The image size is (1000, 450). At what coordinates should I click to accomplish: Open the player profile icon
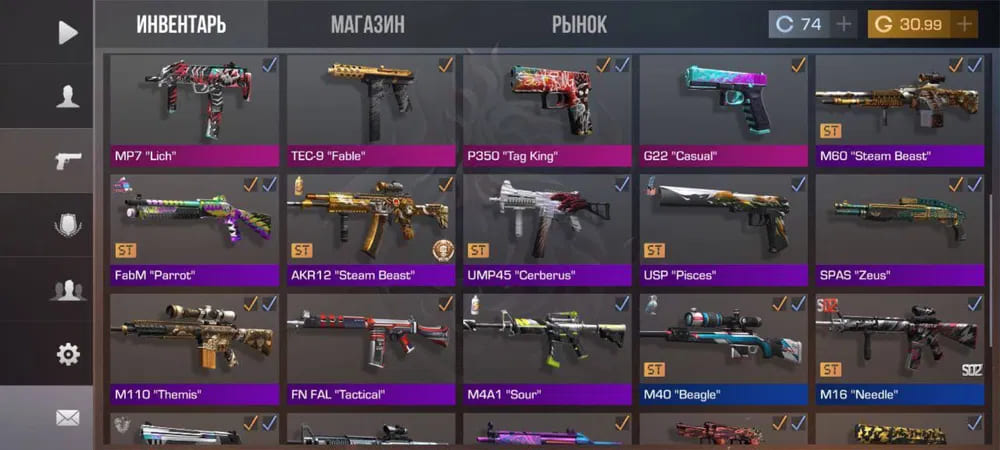[67, 96]
